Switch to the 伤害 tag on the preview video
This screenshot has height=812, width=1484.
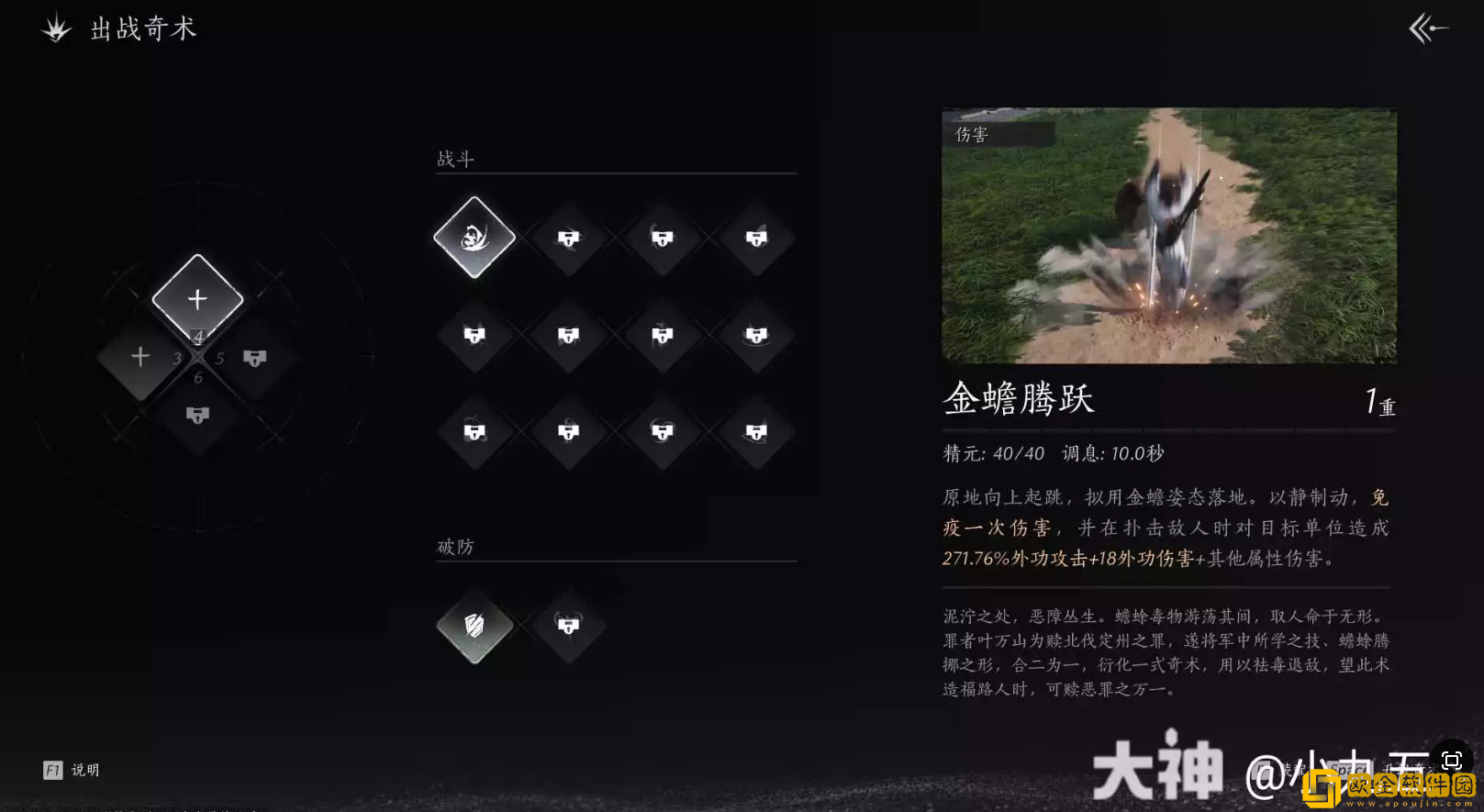(x=970, y=133)
